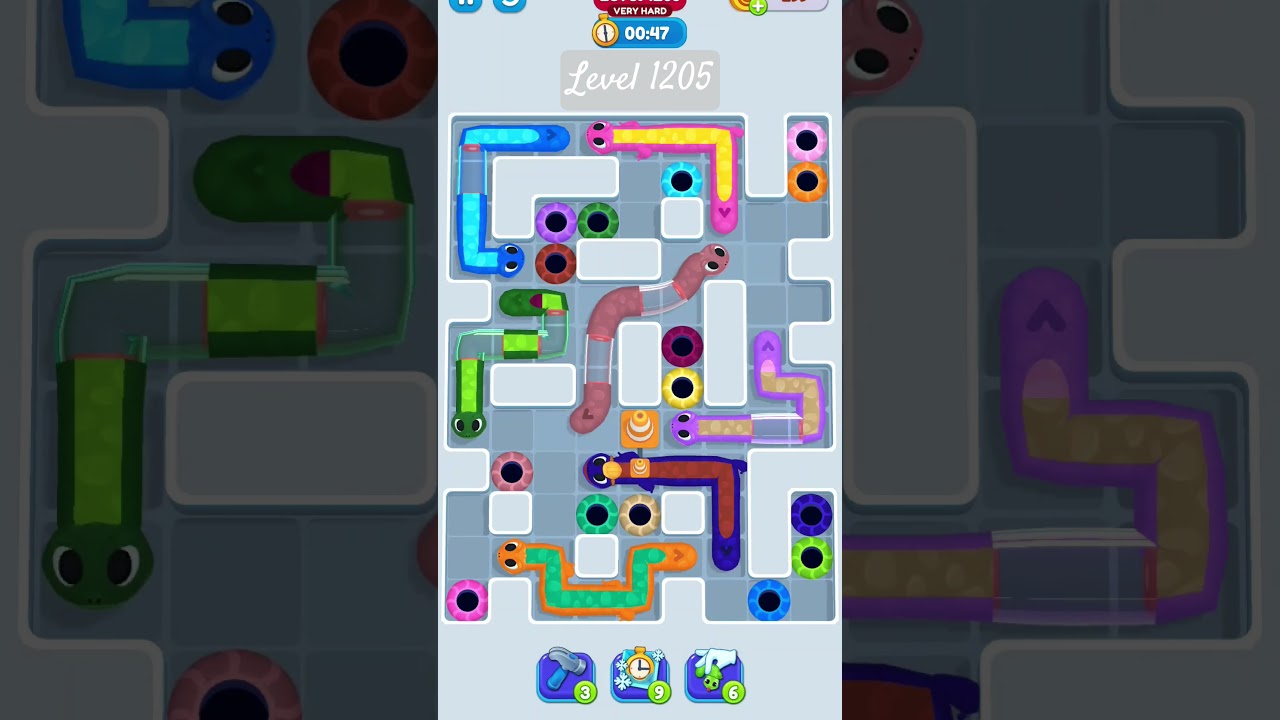Tap the Level 1205 label
1280x720 pixels.
[x=639, y=79]
